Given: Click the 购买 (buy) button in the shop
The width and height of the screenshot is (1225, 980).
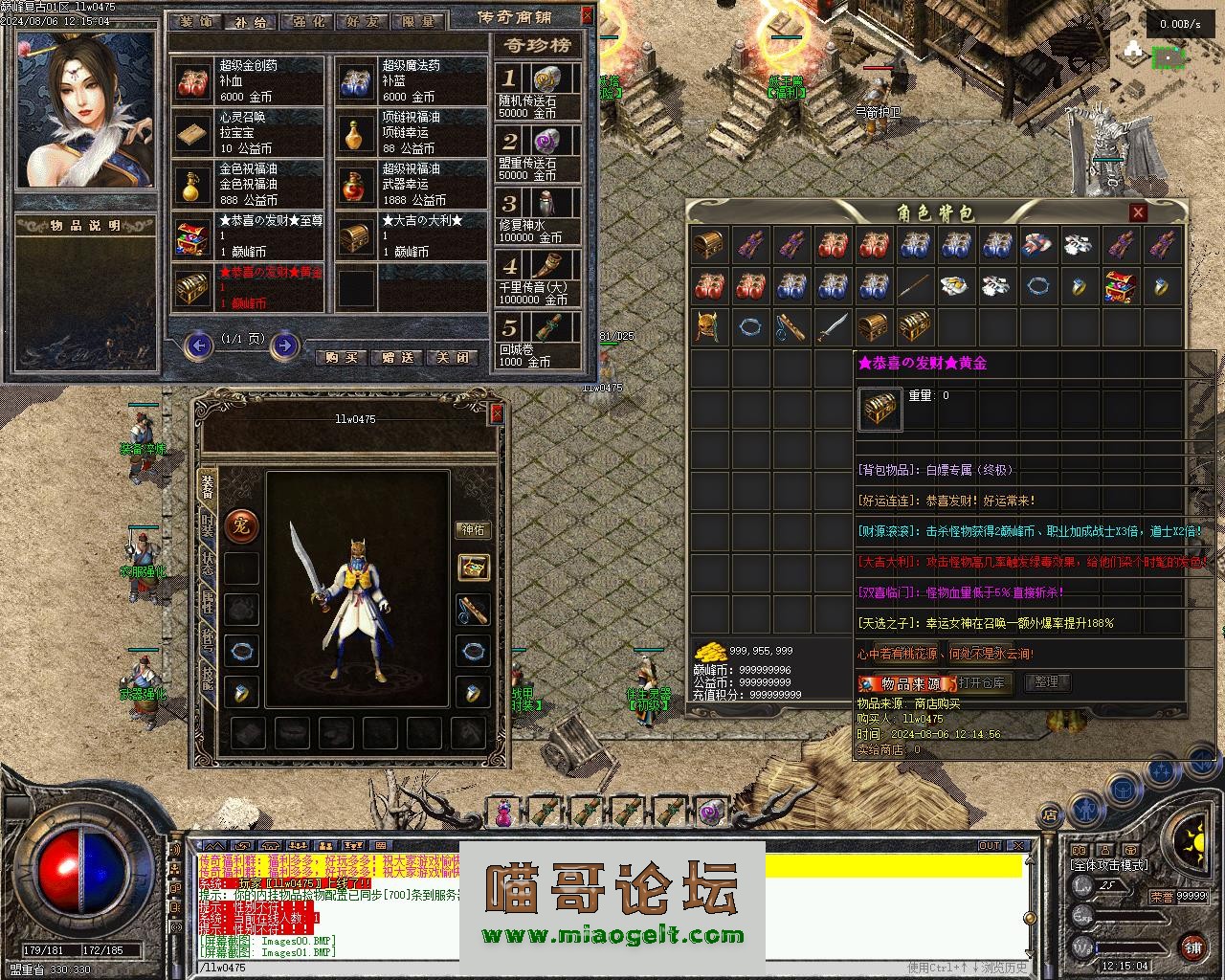Looking at the screenshot, I should click(342, 357).
